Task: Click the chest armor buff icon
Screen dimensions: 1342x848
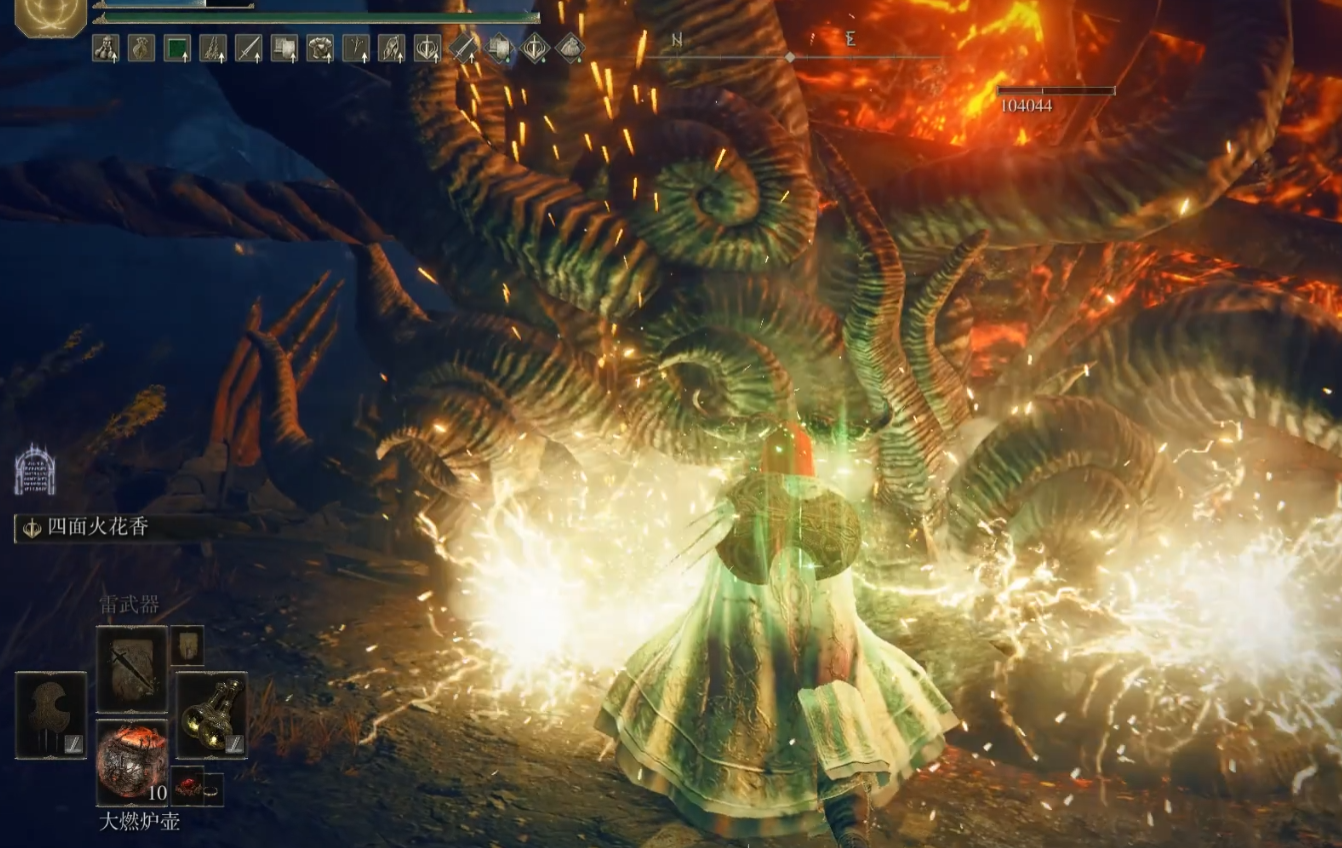Action: coord(320,48)
